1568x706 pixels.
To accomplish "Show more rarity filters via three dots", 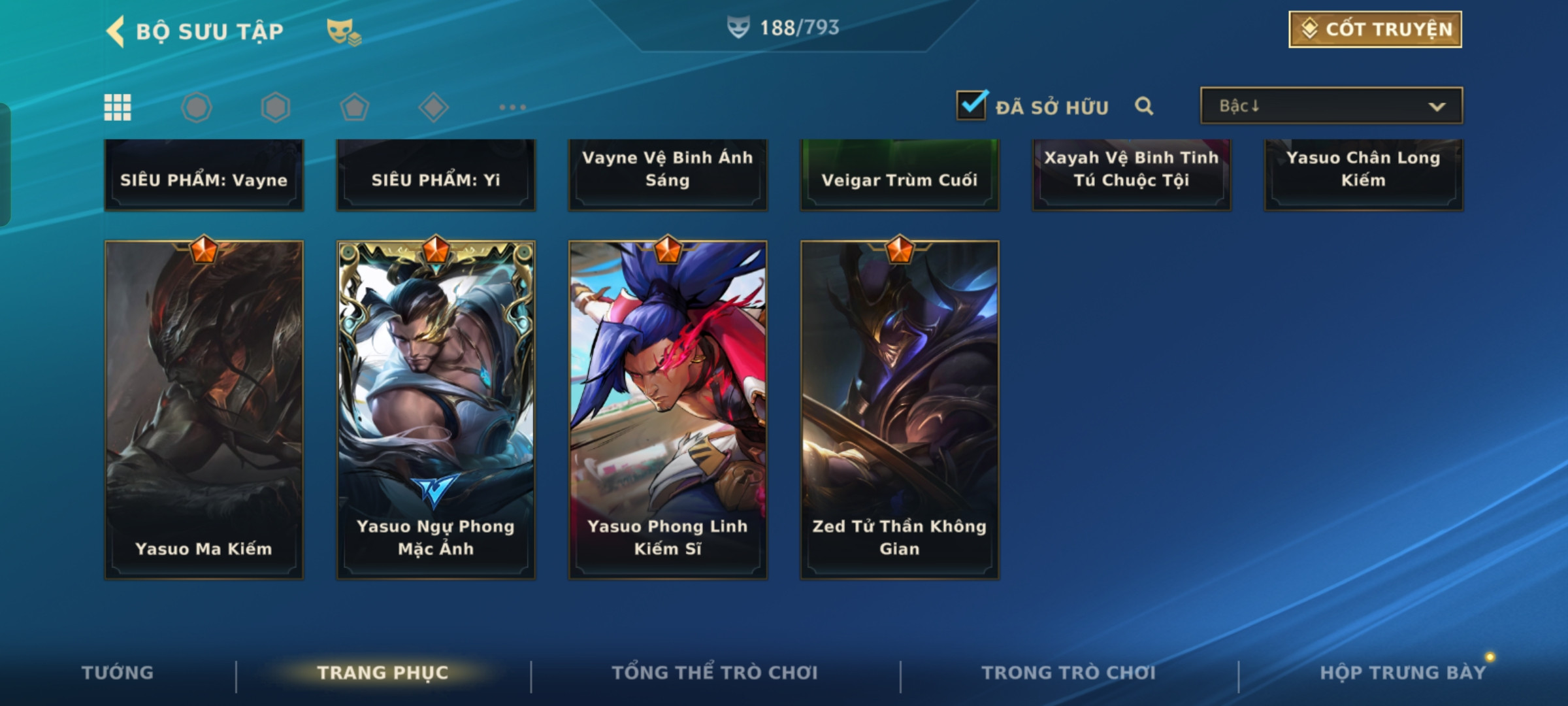I will (x=512, y=107).
